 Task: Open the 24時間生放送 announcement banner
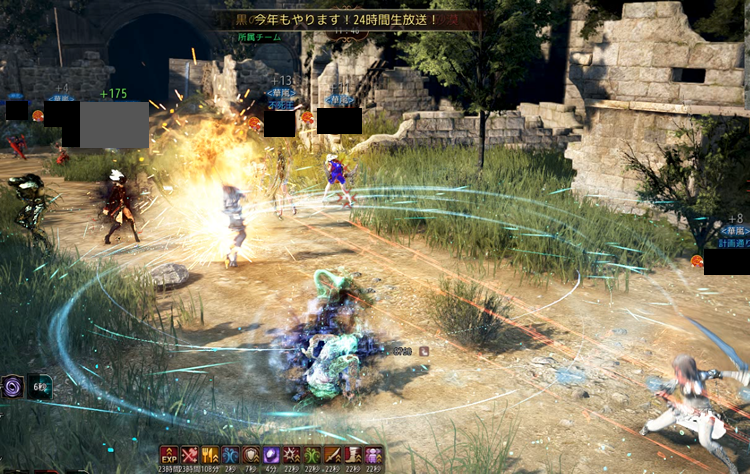[x=350, y=19]
